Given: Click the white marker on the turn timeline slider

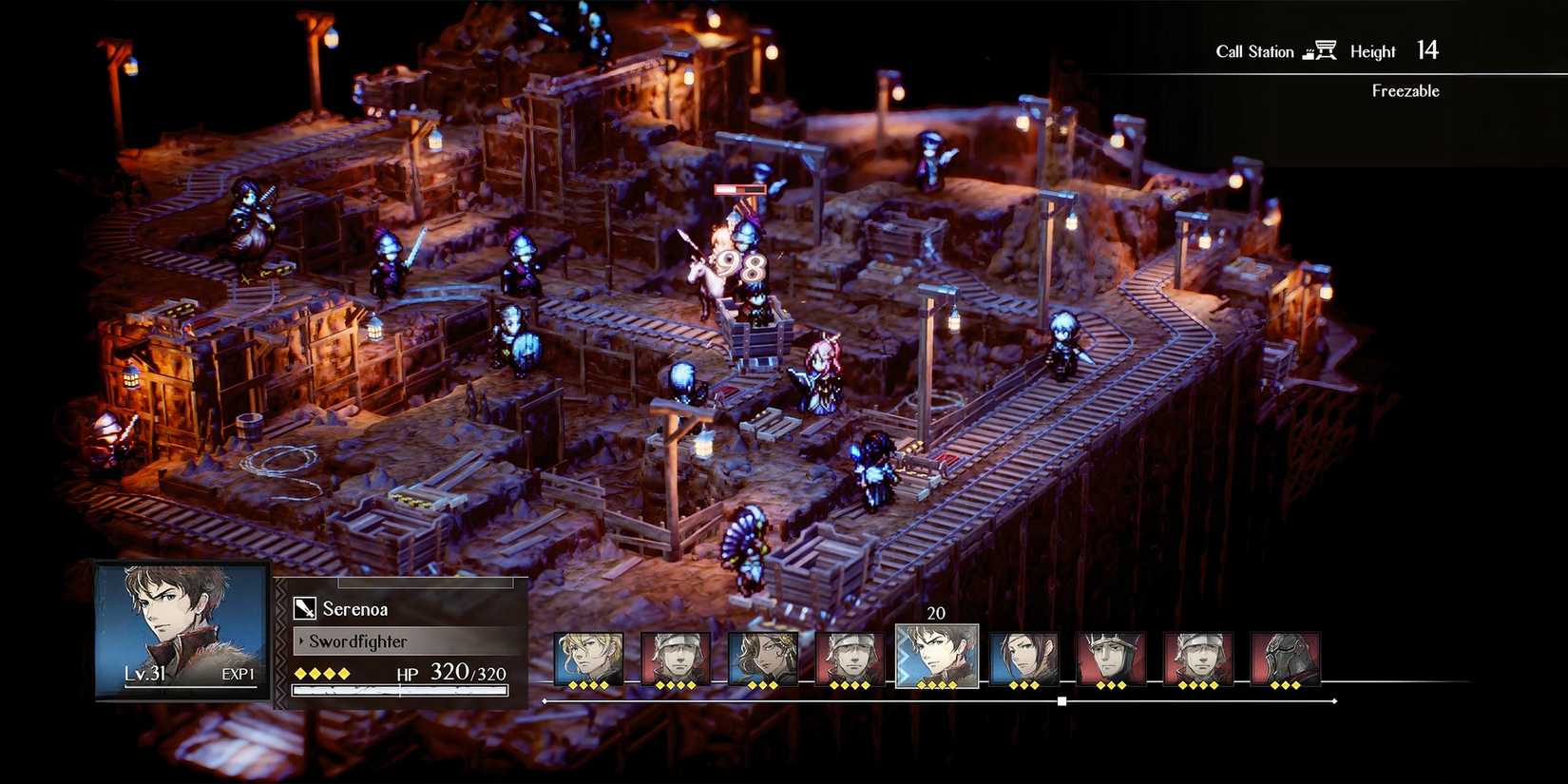Looking at the screenshot, I should click(x=1060, y=700).
